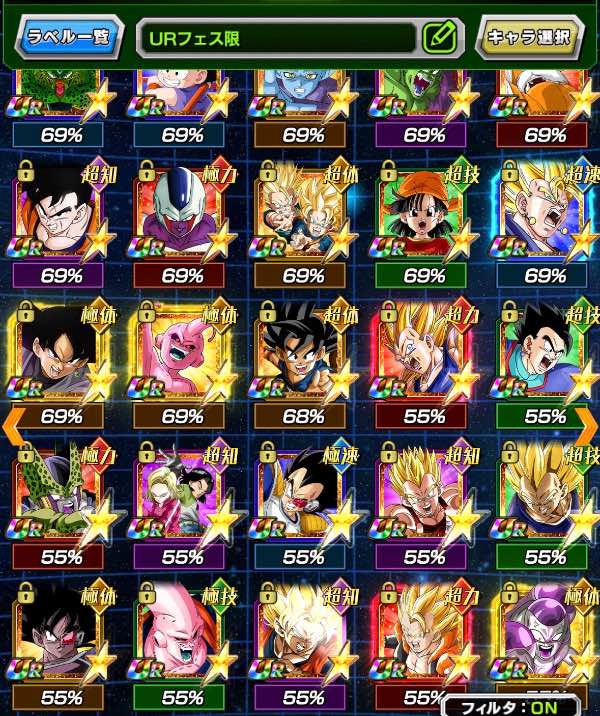Screen dimensions: 600x716
Task: Edit the URフェス限 label name
Action: coord(438,38)
